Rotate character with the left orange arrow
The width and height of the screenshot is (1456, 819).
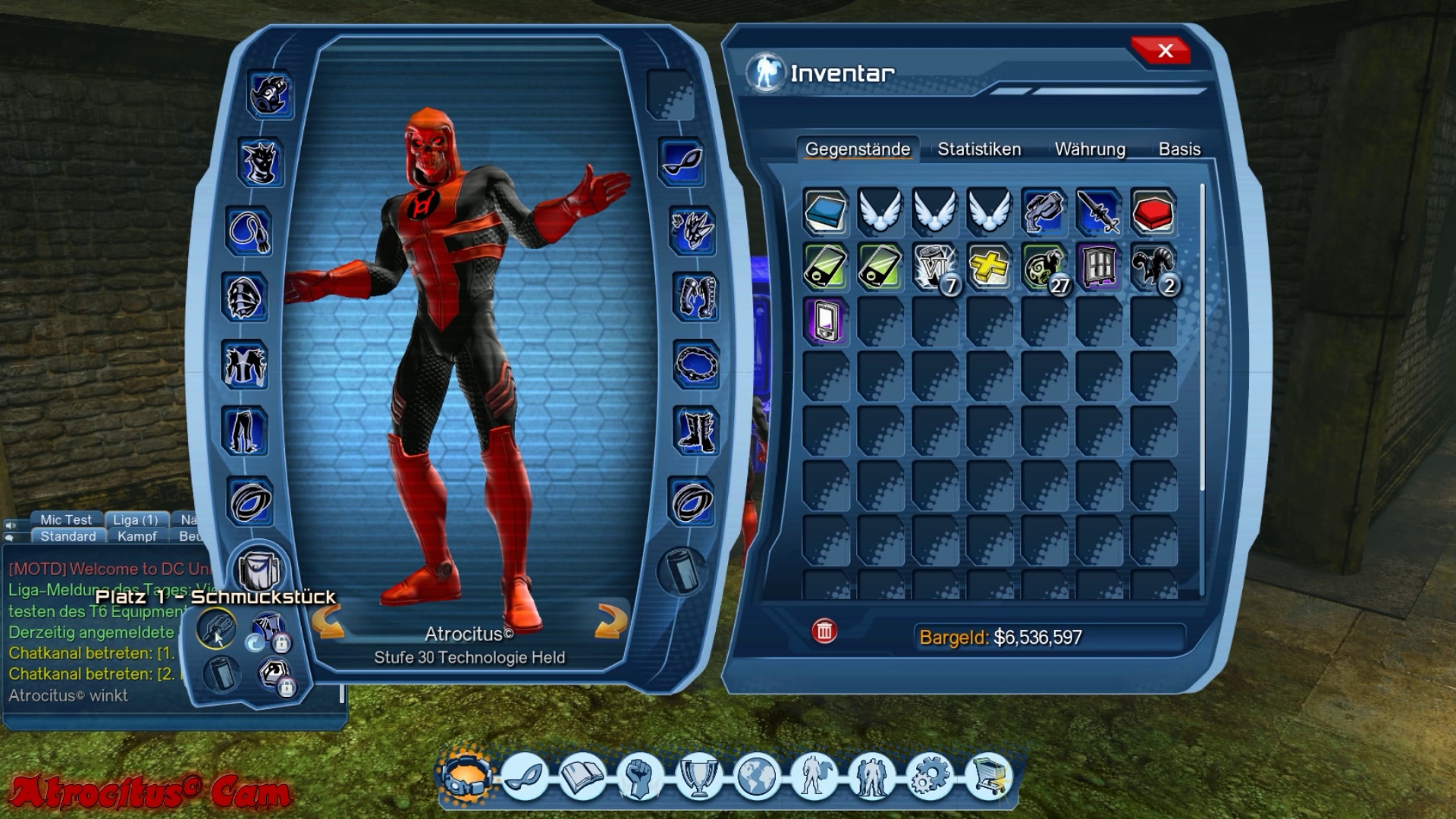(x=329, y=622)
